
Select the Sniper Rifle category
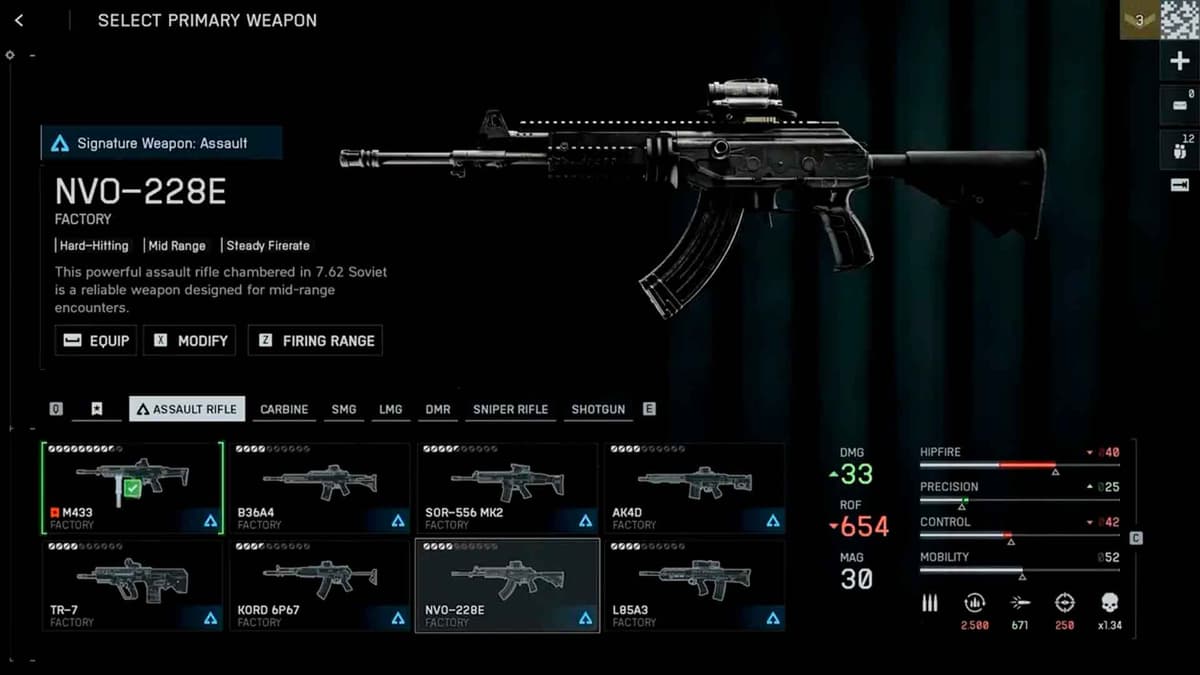tap(510, 409)
